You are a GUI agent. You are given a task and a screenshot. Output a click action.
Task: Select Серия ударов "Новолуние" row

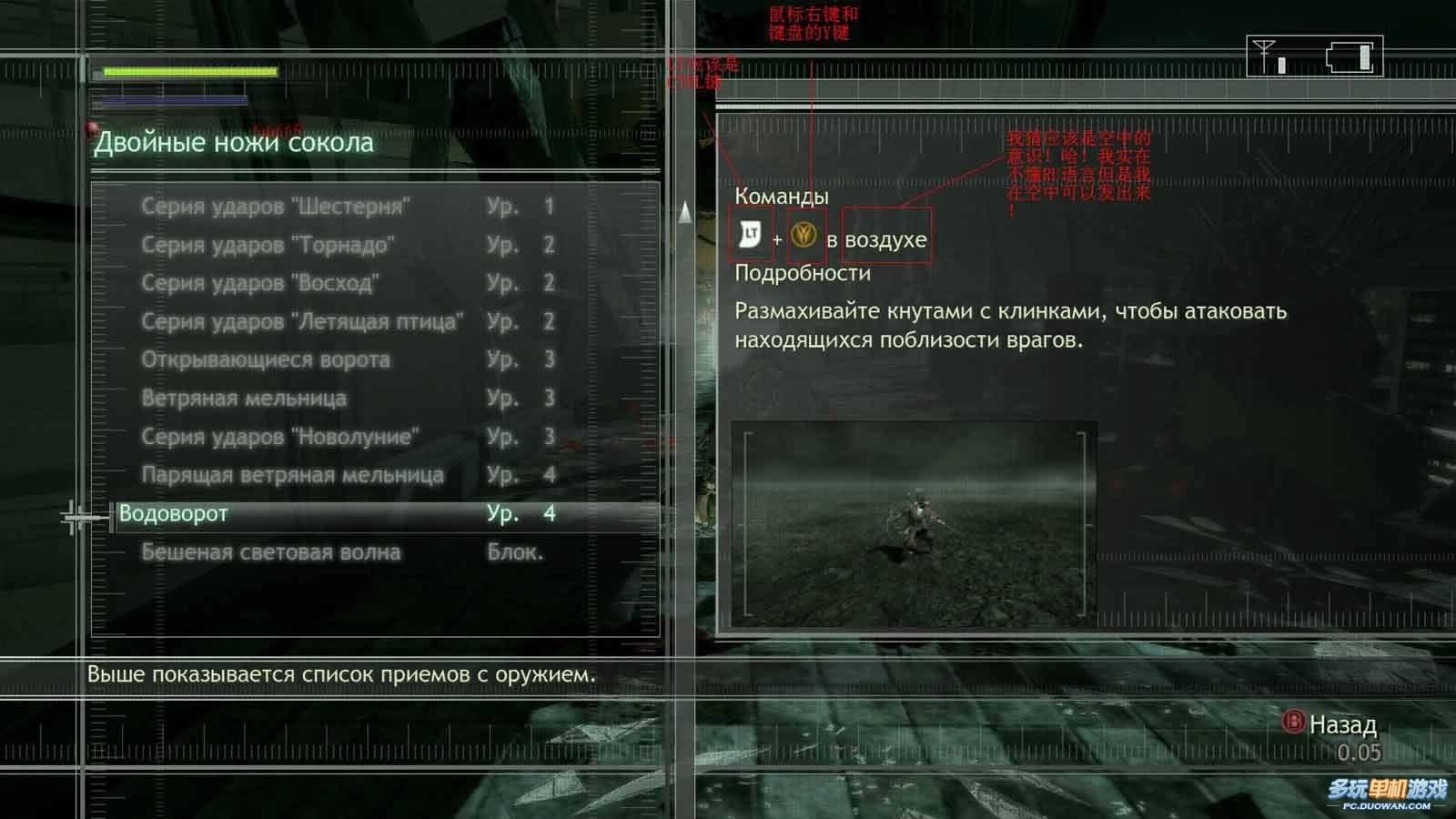[280, 437]
